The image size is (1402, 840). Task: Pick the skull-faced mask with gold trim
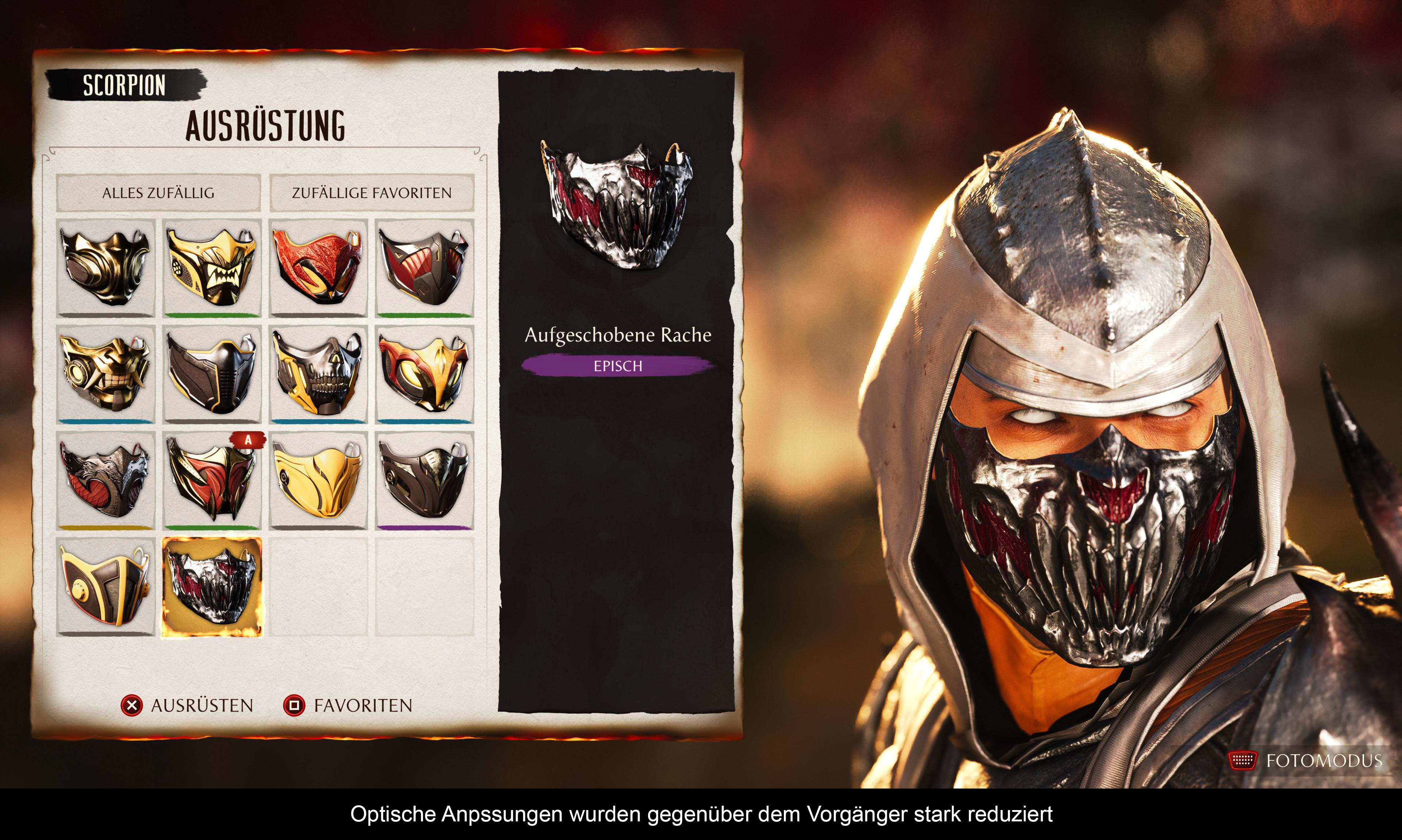tap(318, 373)
